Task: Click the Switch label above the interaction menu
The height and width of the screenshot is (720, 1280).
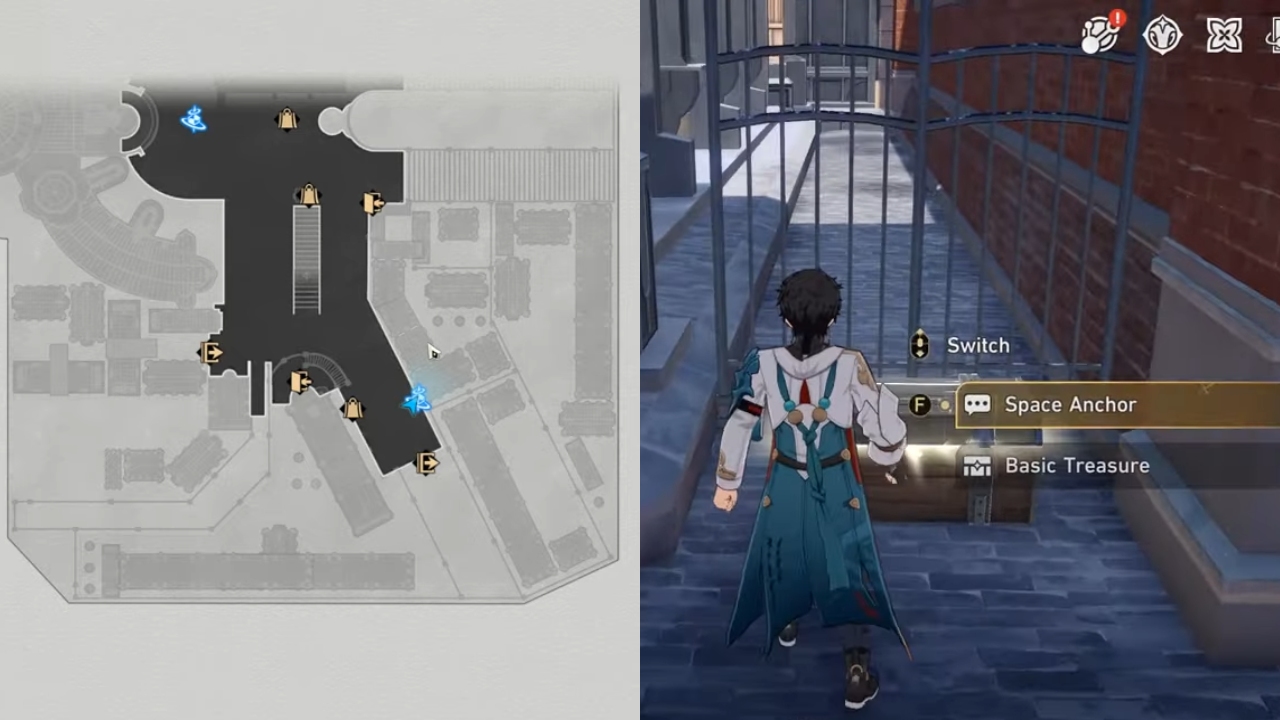Action: 978,345
